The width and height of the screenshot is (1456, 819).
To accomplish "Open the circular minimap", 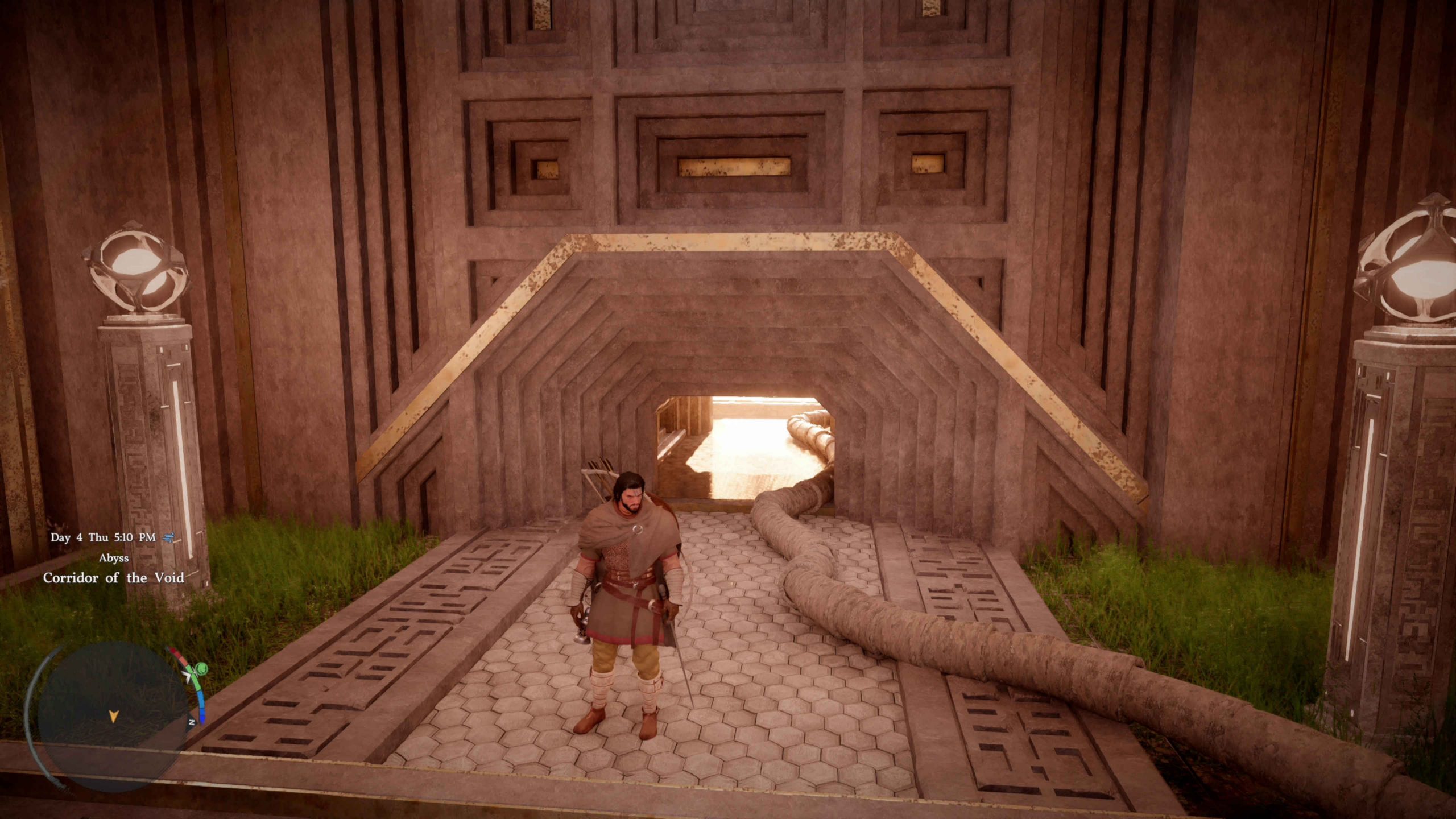I will coord(112,715).
